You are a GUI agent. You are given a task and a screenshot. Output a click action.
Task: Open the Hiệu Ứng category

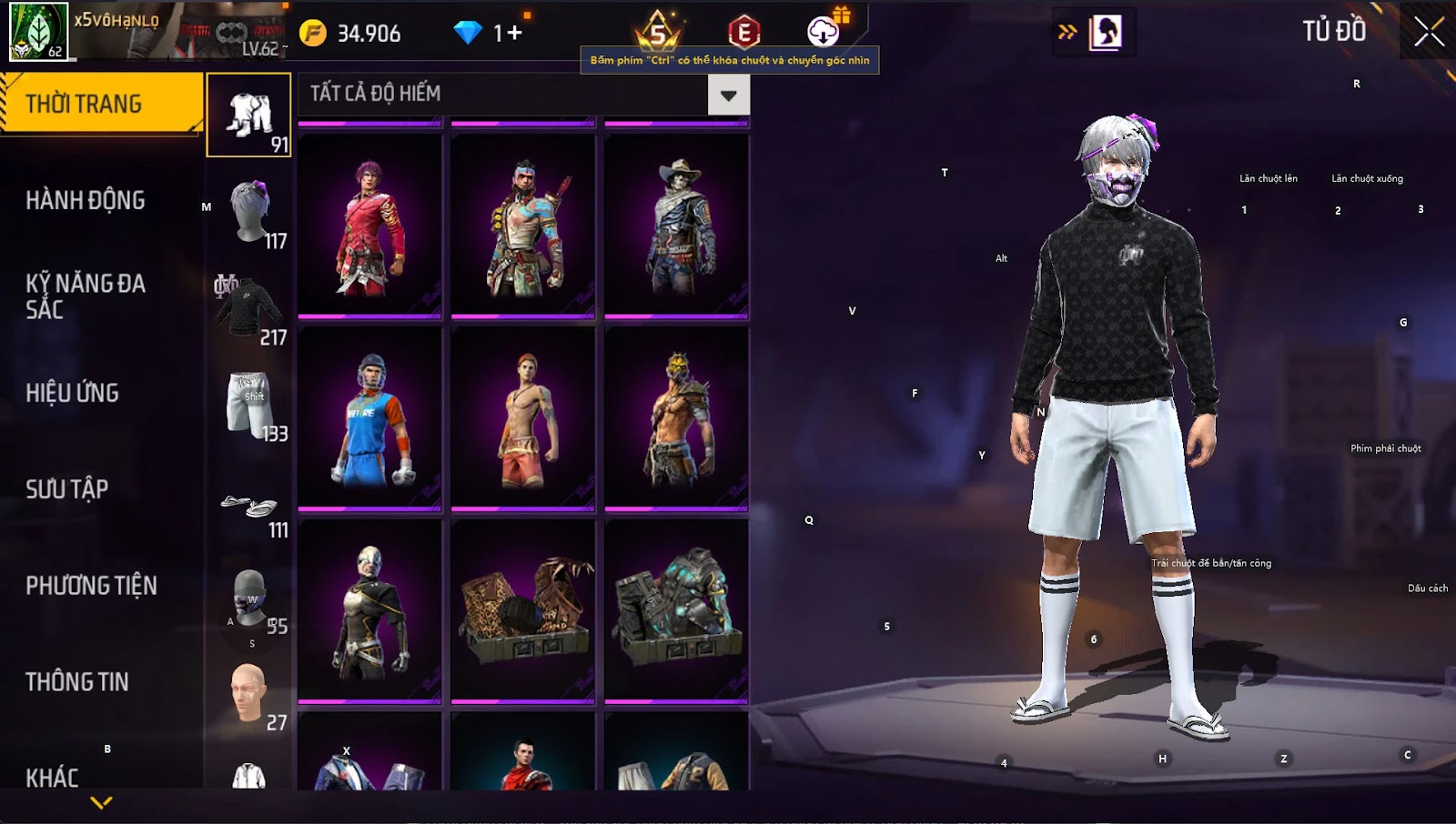[73, 393]
